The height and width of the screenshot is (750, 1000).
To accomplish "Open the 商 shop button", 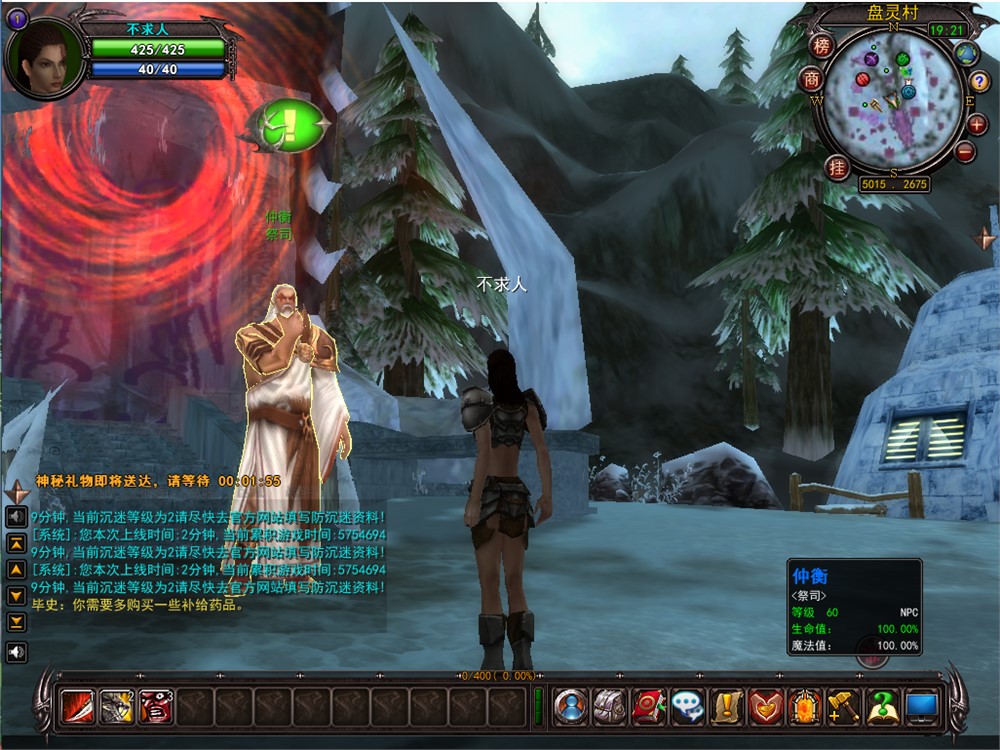I will (811, 79).
